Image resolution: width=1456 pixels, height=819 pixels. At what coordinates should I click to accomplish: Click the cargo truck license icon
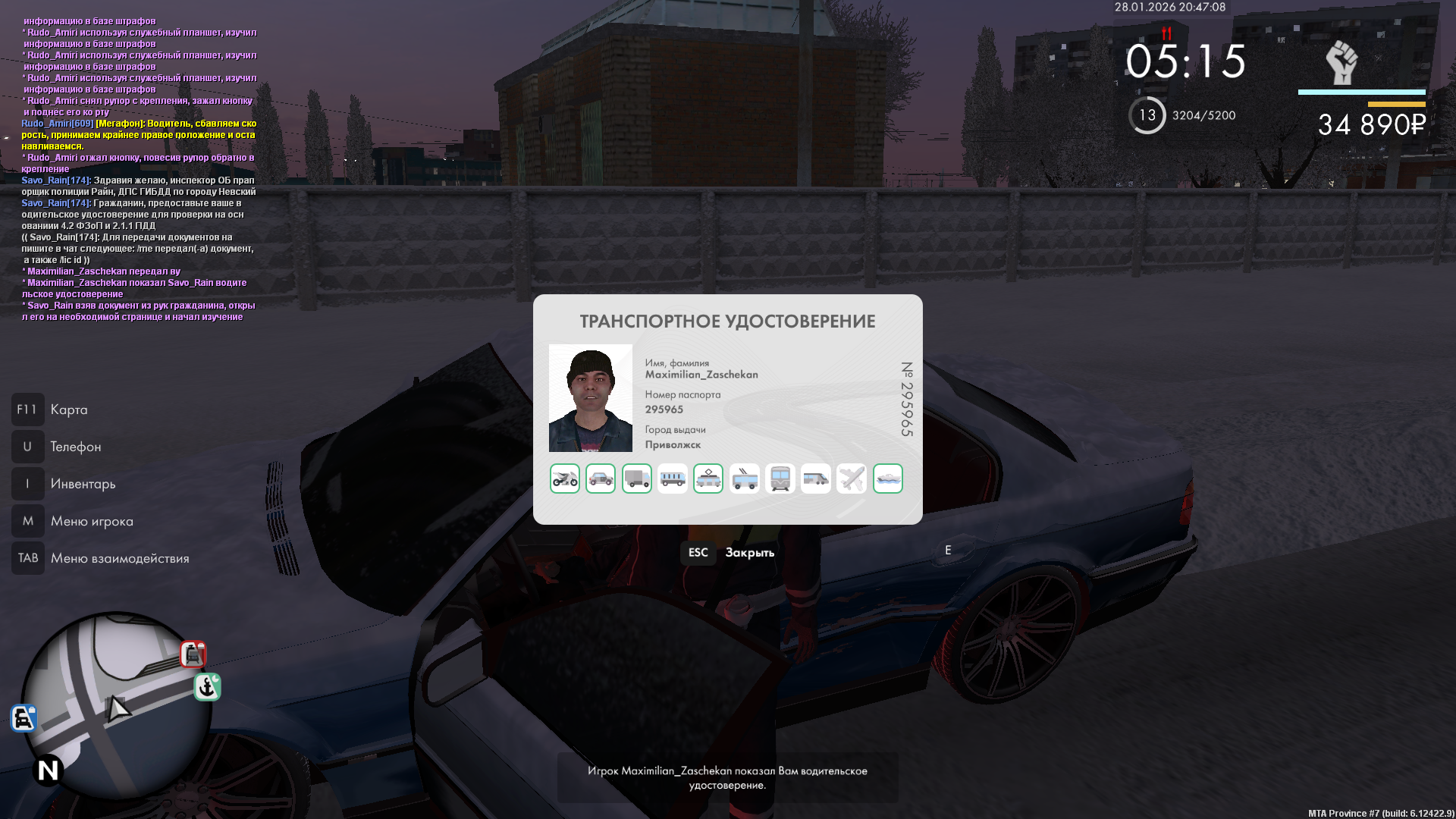tap(637, 479)
